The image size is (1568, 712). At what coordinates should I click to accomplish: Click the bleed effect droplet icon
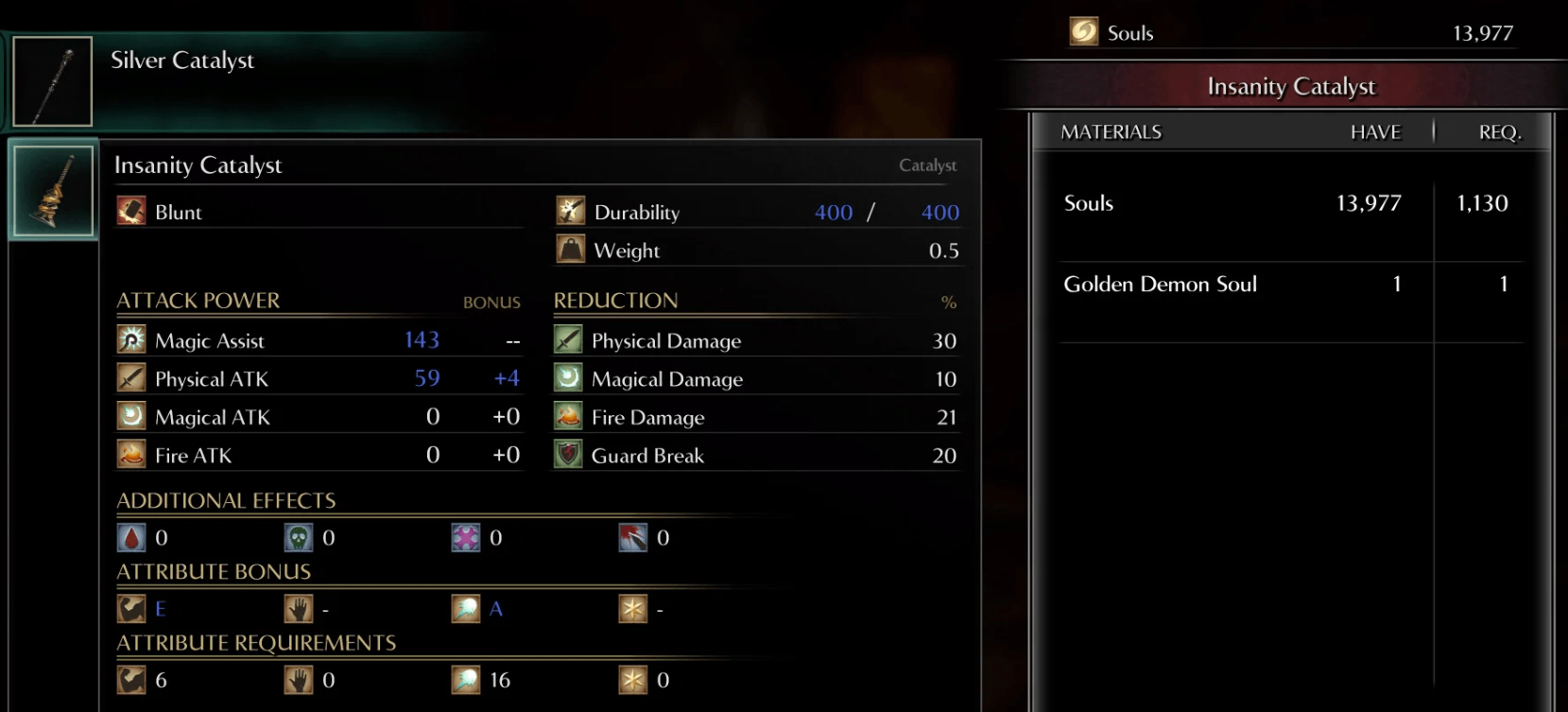pyautogui.click(x=132, y=537)
